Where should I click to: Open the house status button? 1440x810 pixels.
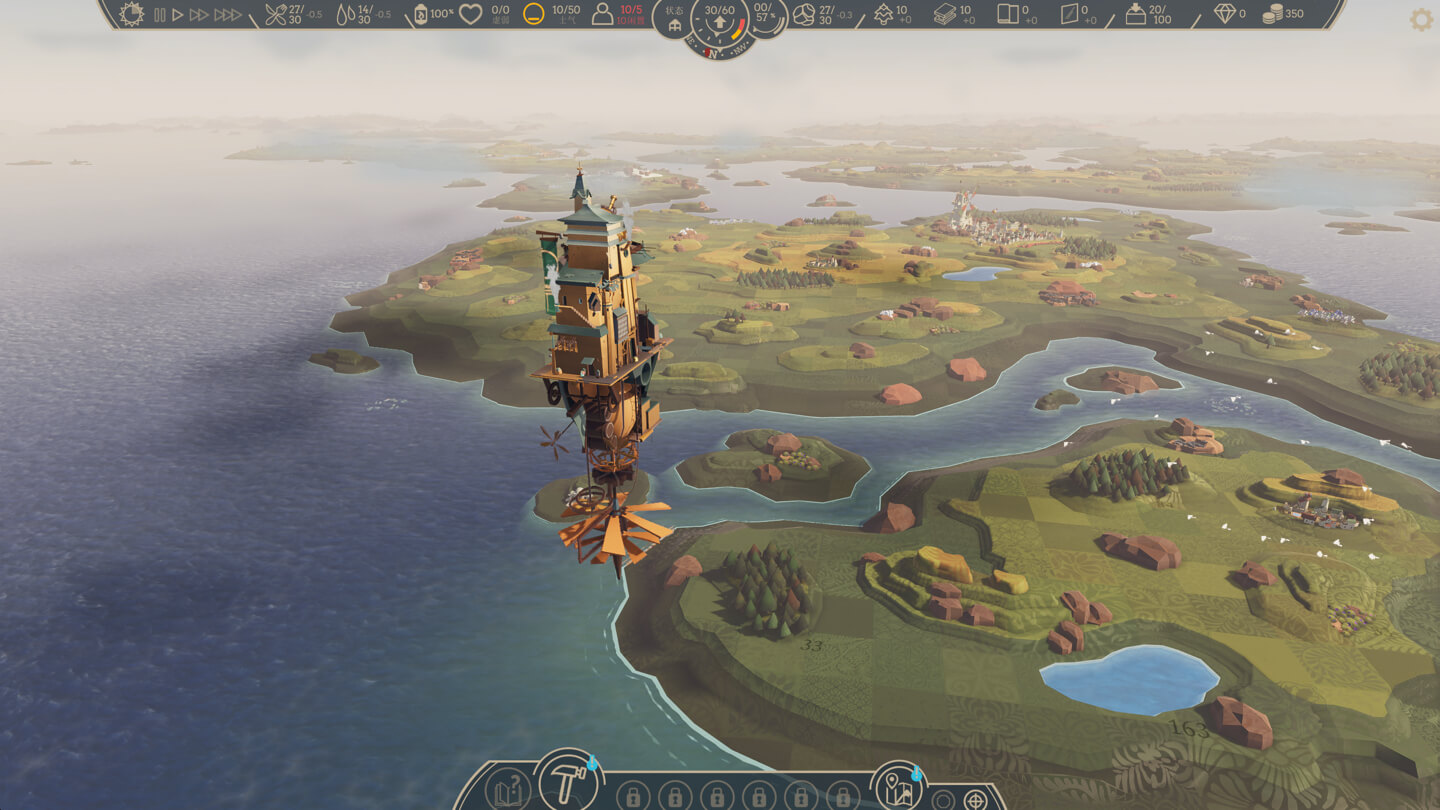[675, 21]
